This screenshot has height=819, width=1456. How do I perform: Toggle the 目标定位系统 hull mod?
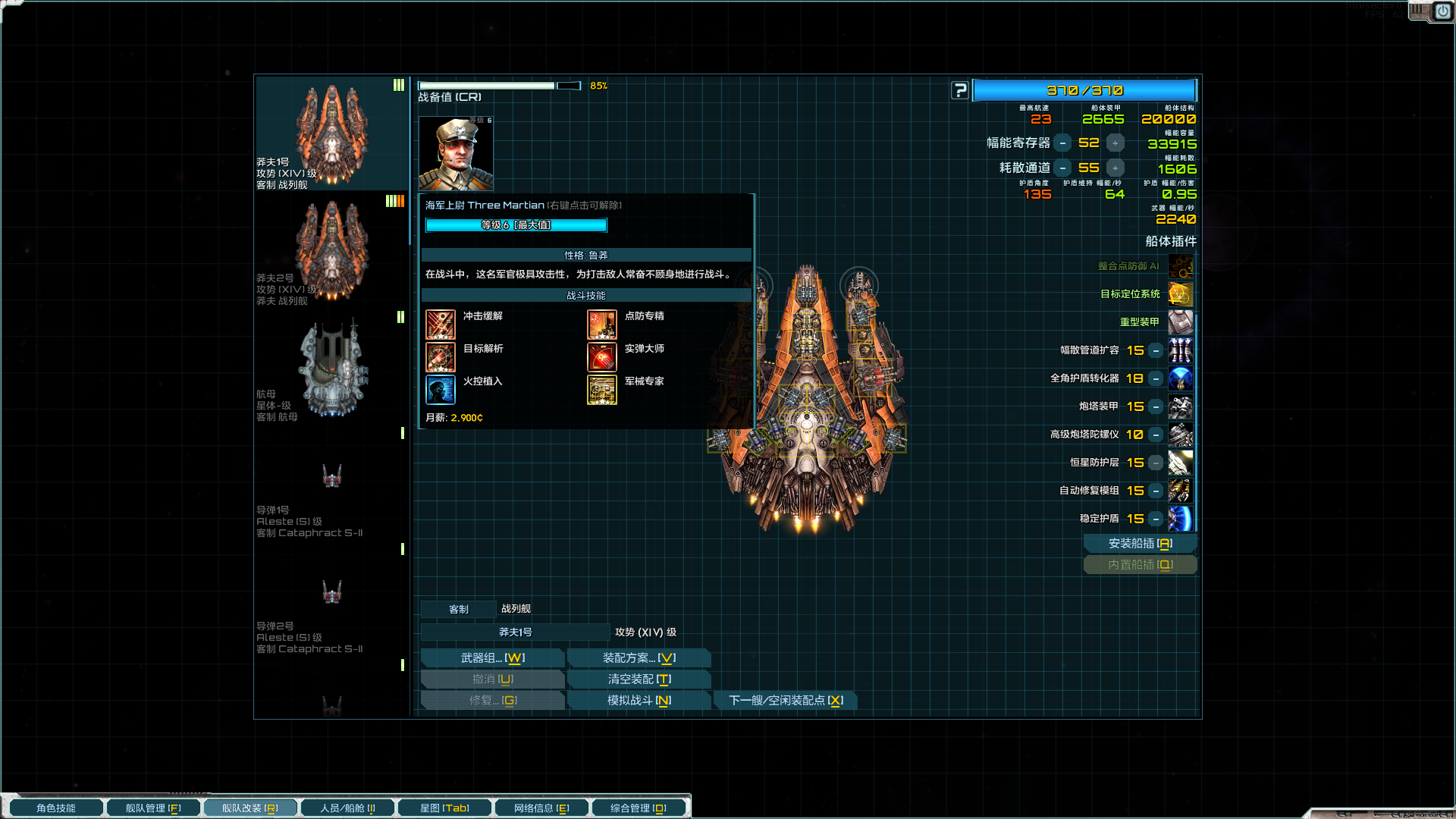coord(1180,294)
